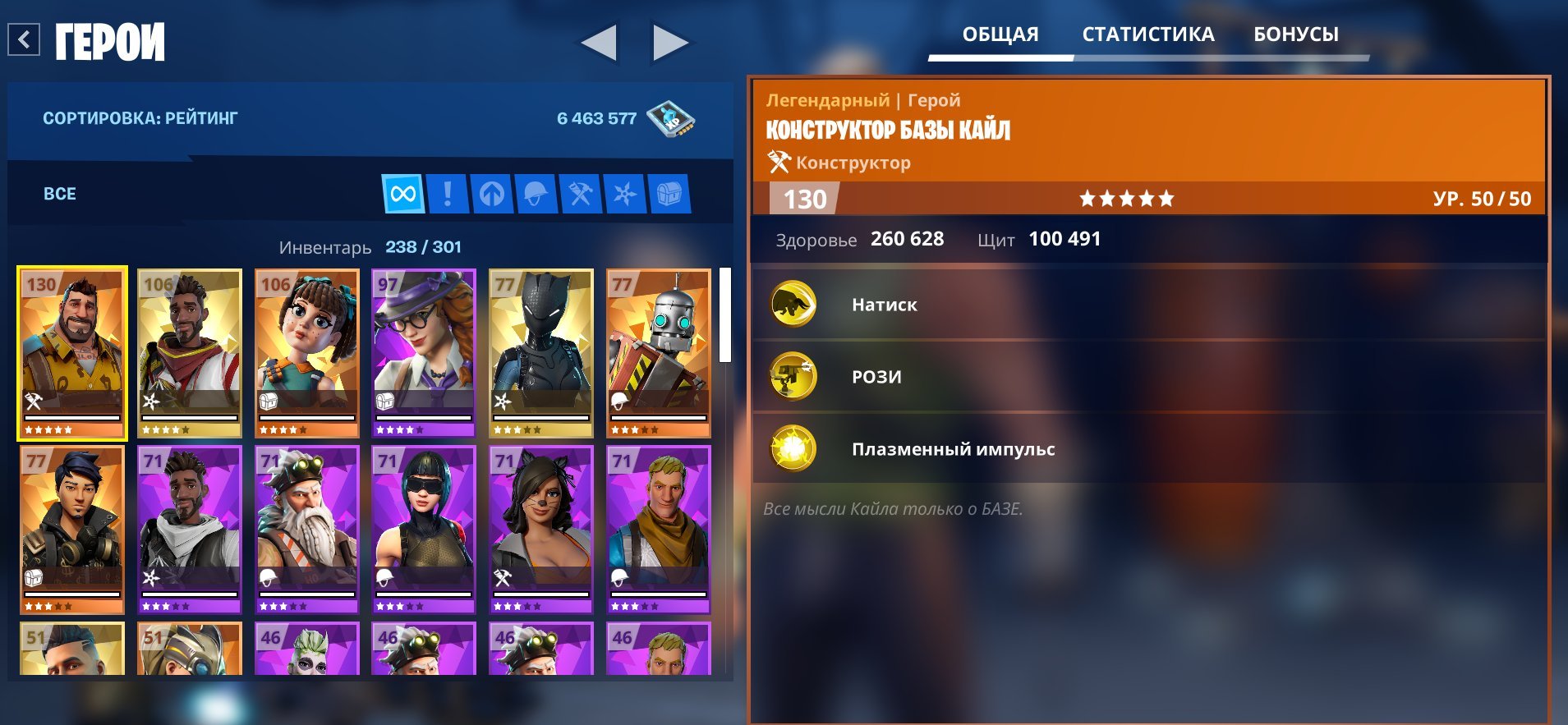Select the Soldier helmet filter icon
1568x725 pixels.
pyautogui.click(x=536, y=195)
